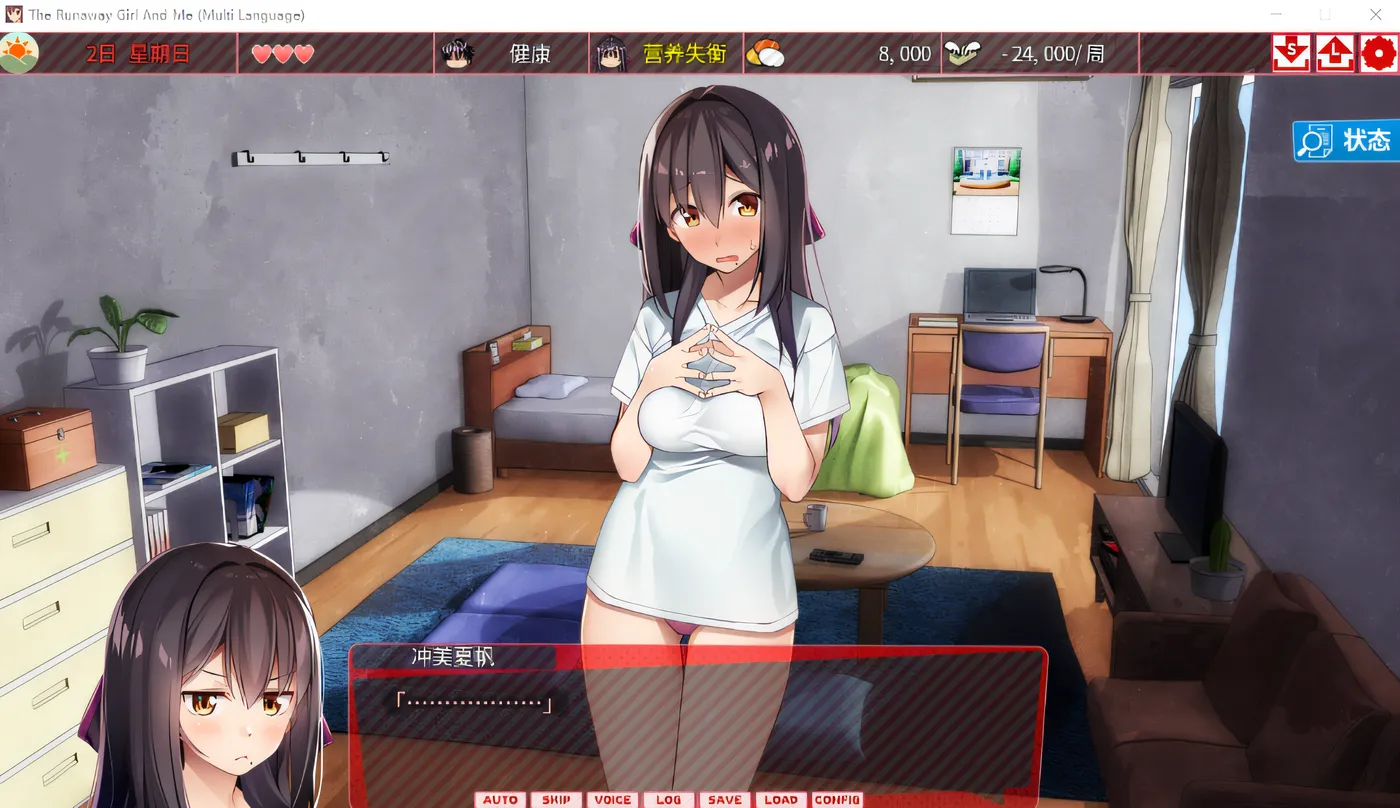Enable AUTO text advance mode
This screenshot has width=1400, height=808.
[500, 798]
